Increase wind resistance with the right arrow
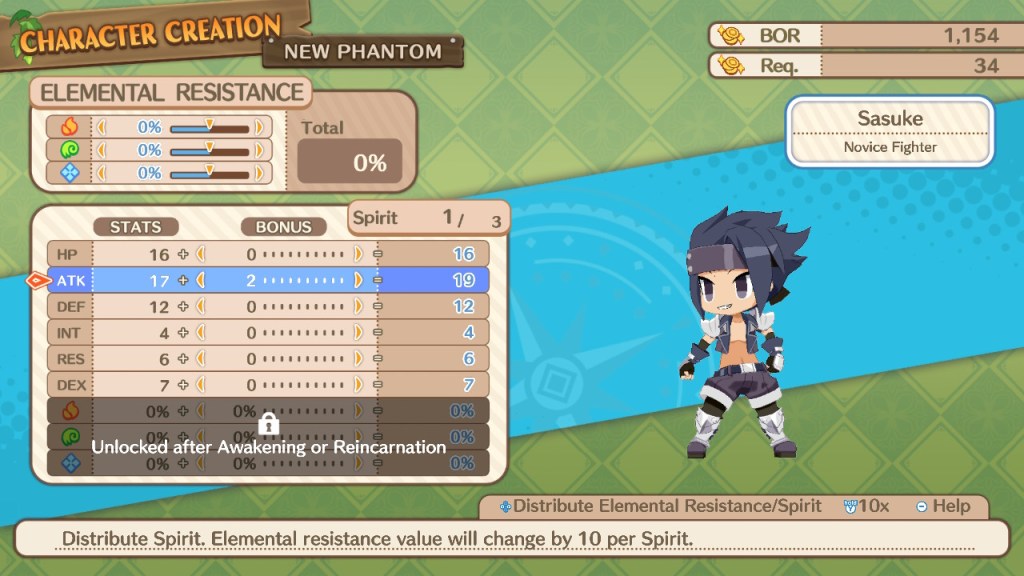Screen dimensions: 1024x576 (x=259, y=150)
